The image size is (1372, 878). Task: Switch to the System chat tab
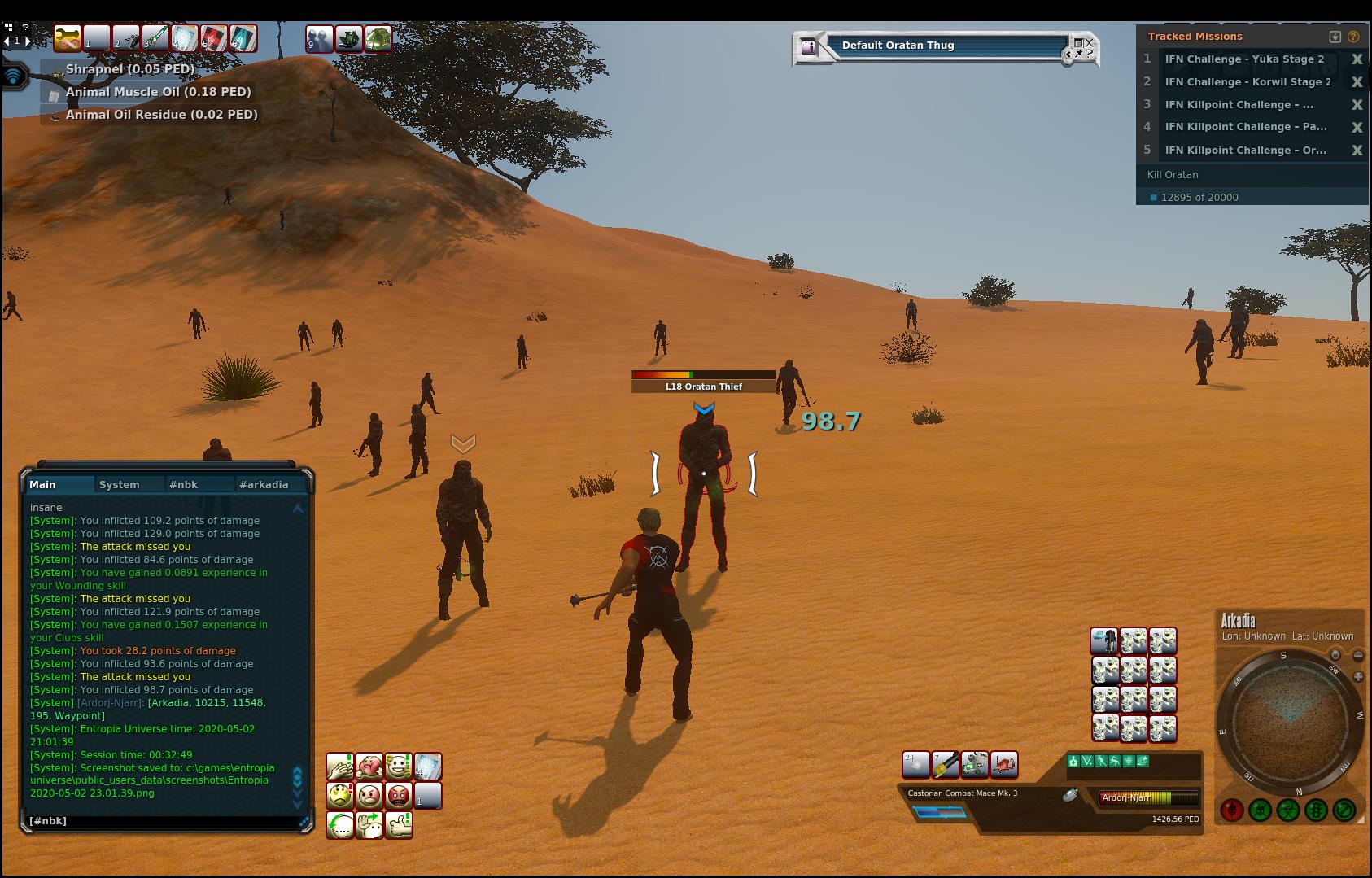pyautogui.click(x=120, y=484)
